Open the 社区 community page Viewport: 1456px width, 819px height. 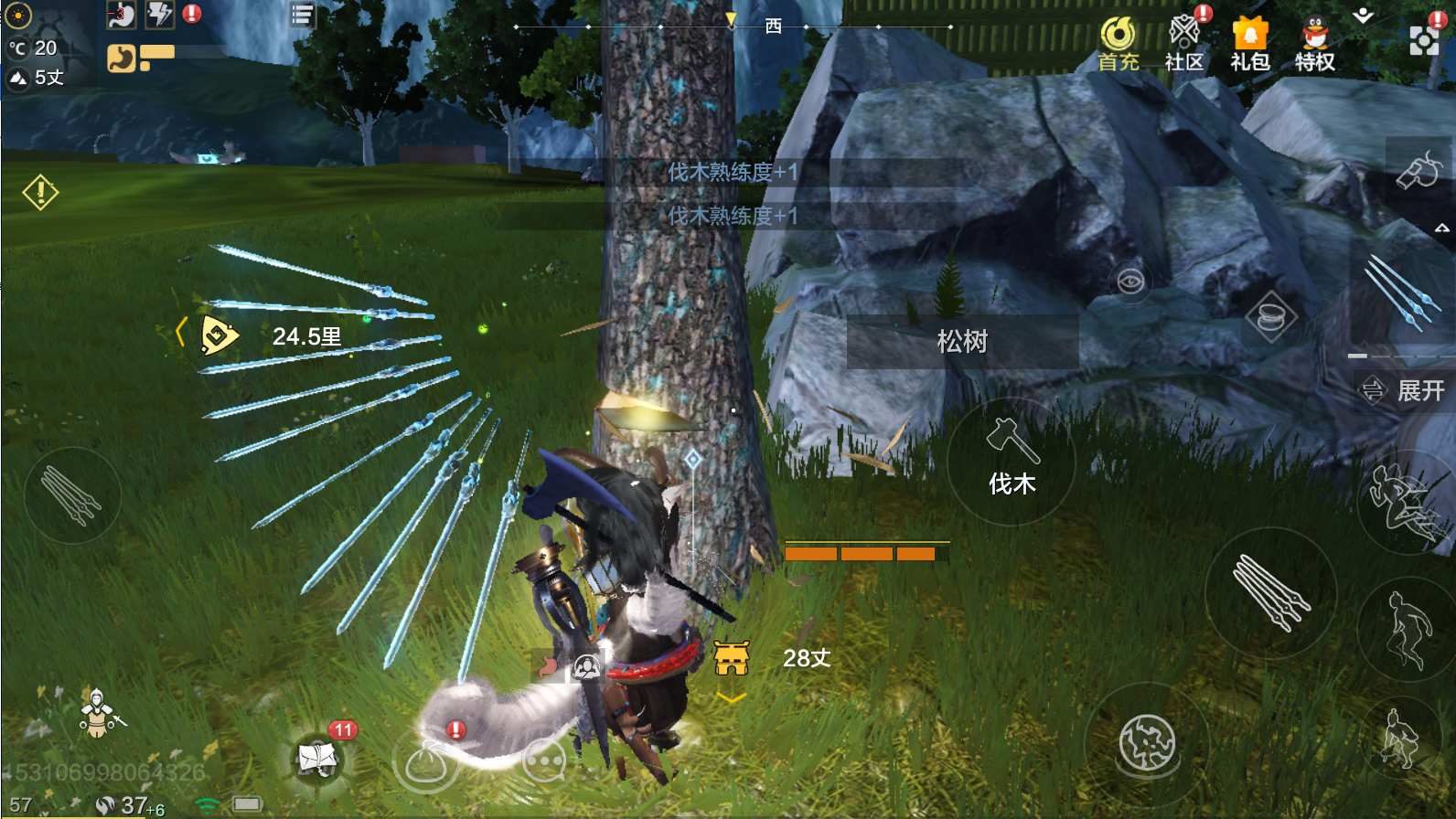tap(1184, 43)
